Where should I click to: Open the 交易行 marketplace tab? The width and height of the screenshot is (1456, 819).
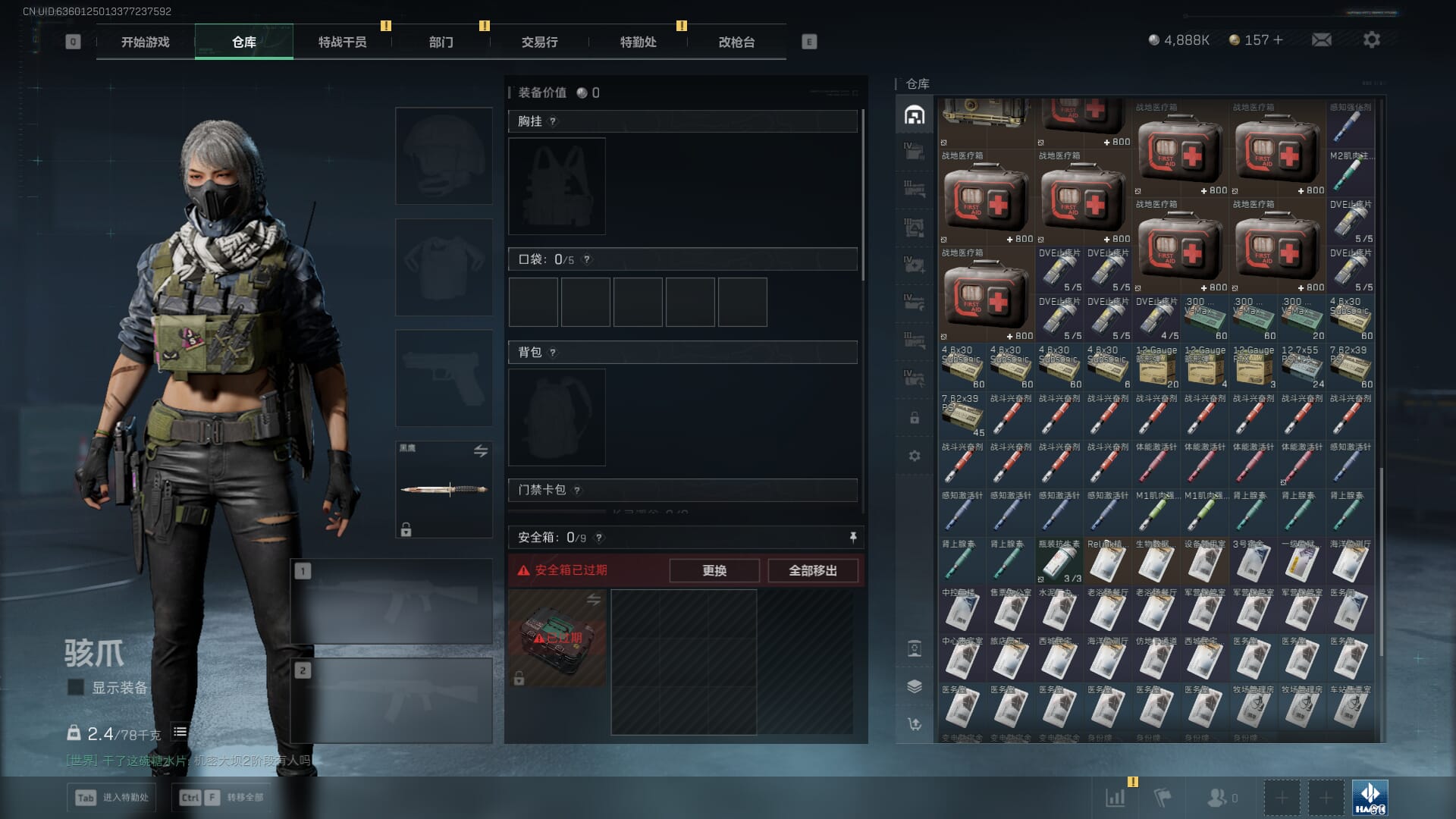[539, 42]
